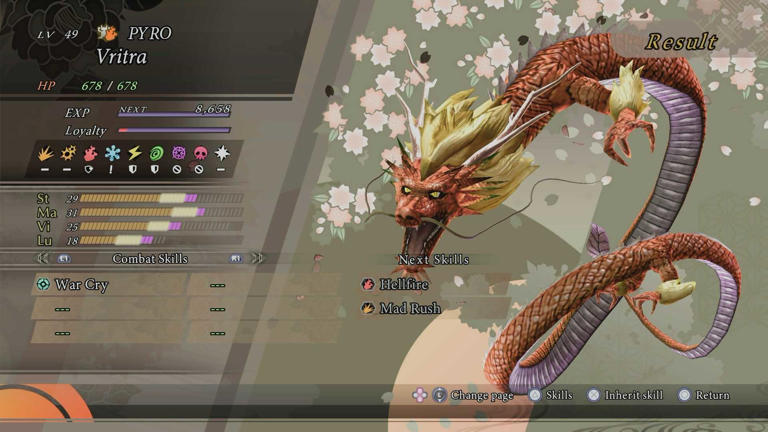Click the right arrow beside Combat Skills
The height and width of the screenshot is (432, 768).
click(x=257, y=258)
